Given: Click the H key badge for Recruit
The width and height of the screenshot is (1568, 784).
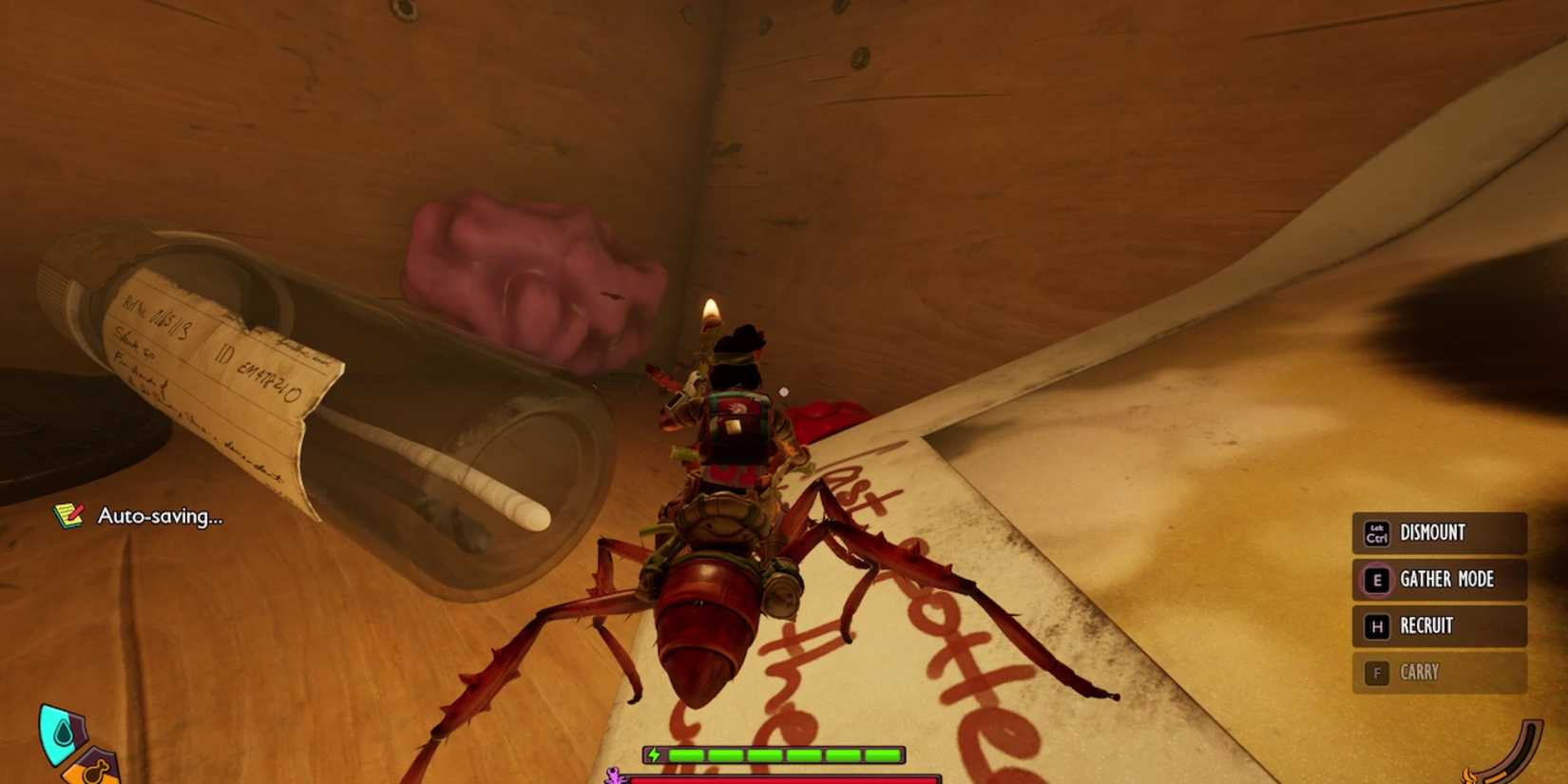Looking at the screenshot, I should [x=1375, y=626].
